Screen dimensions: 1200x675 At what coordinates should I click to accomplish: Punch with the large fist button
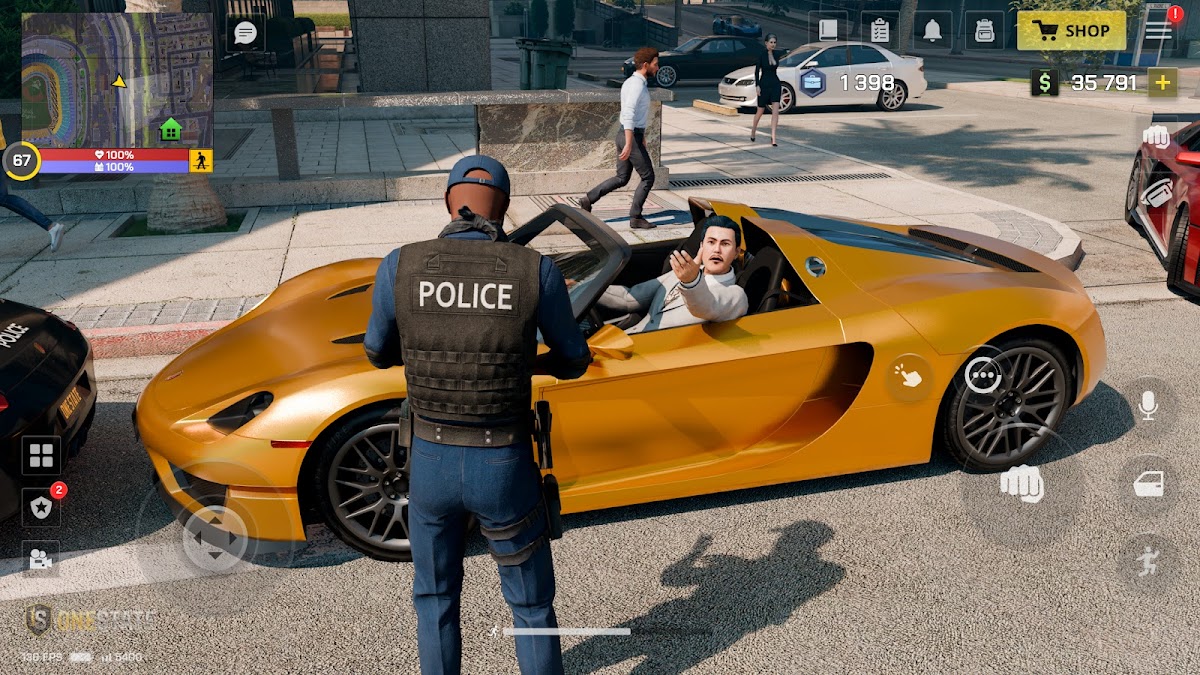pos(1021,484)
